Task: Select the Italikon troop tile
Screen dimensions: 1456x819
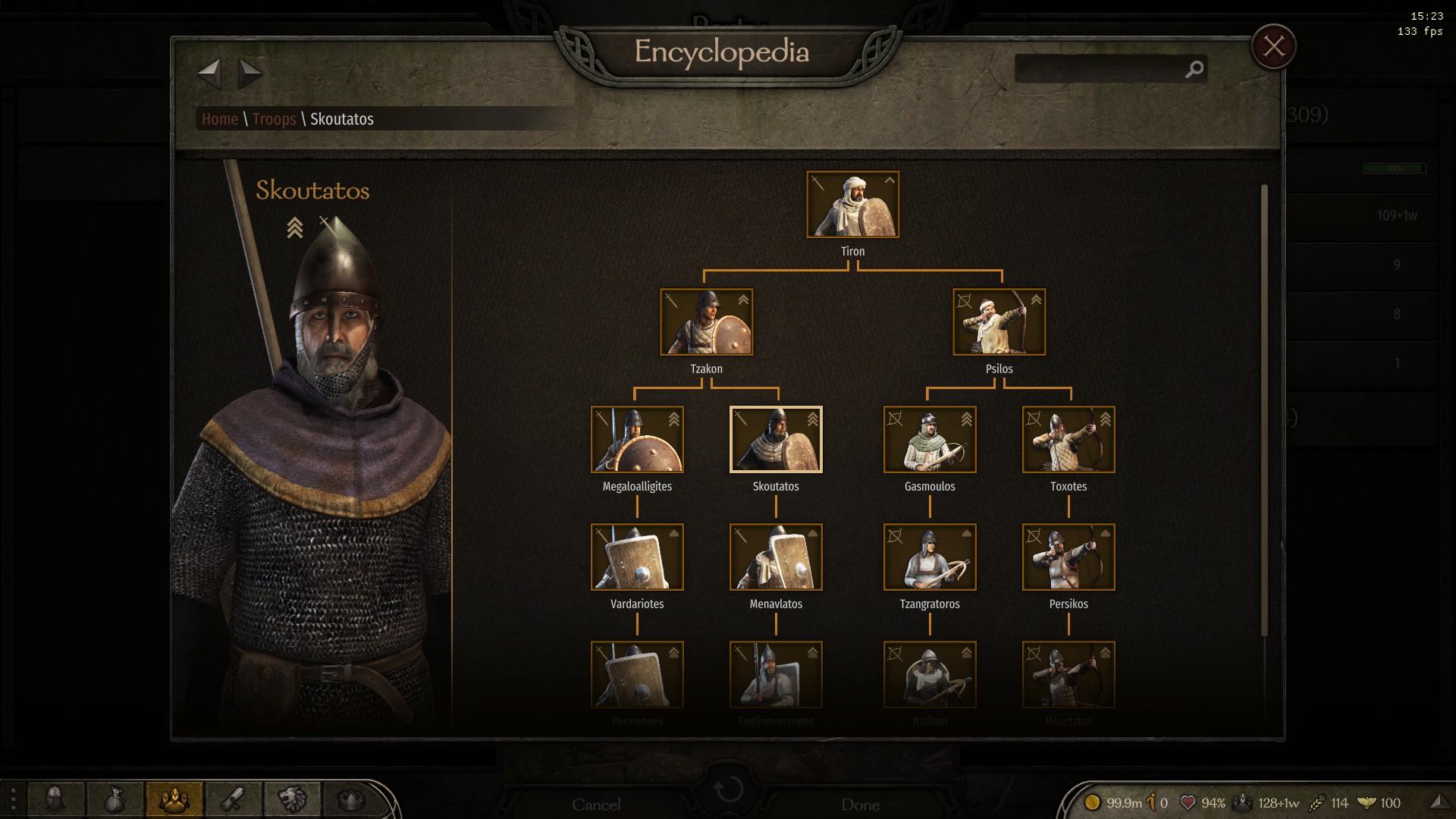Action: (x=930, y=675)
